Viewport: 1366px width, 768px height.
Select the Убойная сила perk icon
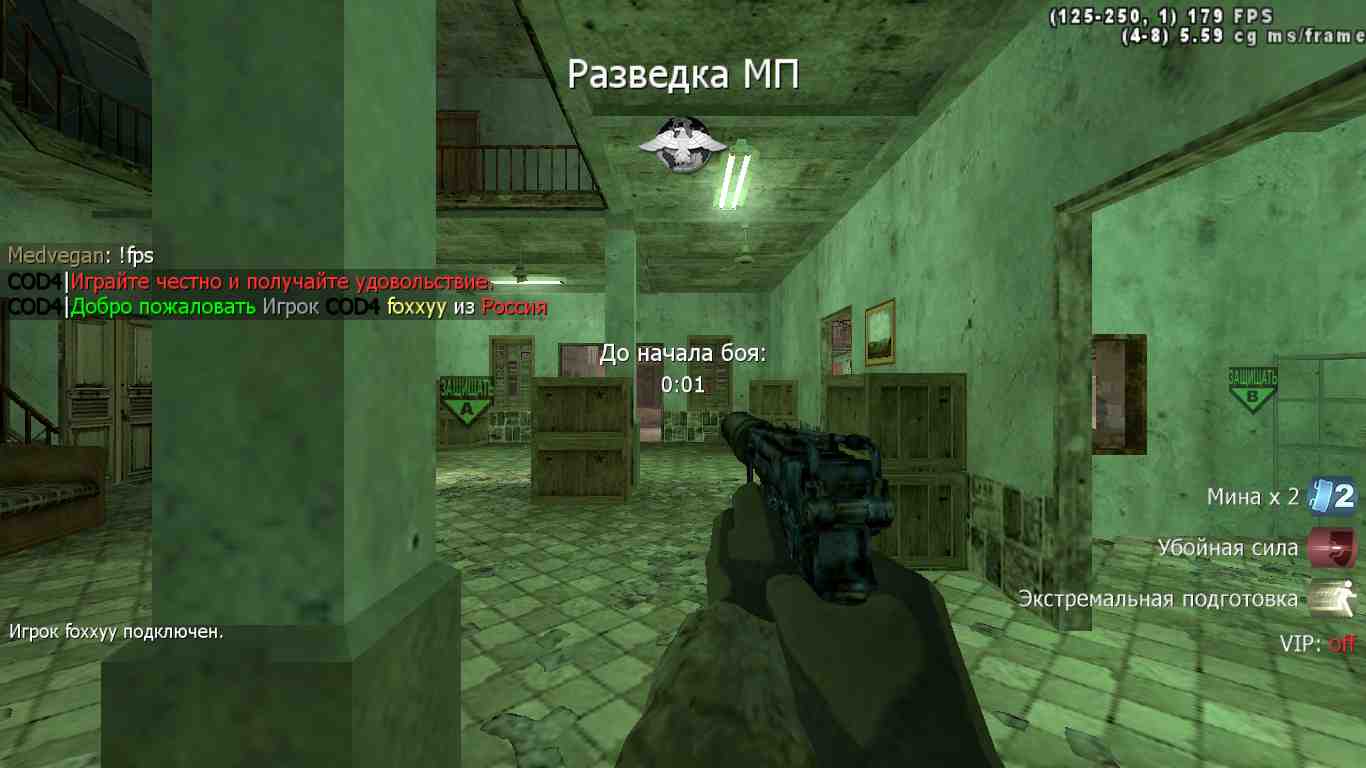[x=1332, y=548]
